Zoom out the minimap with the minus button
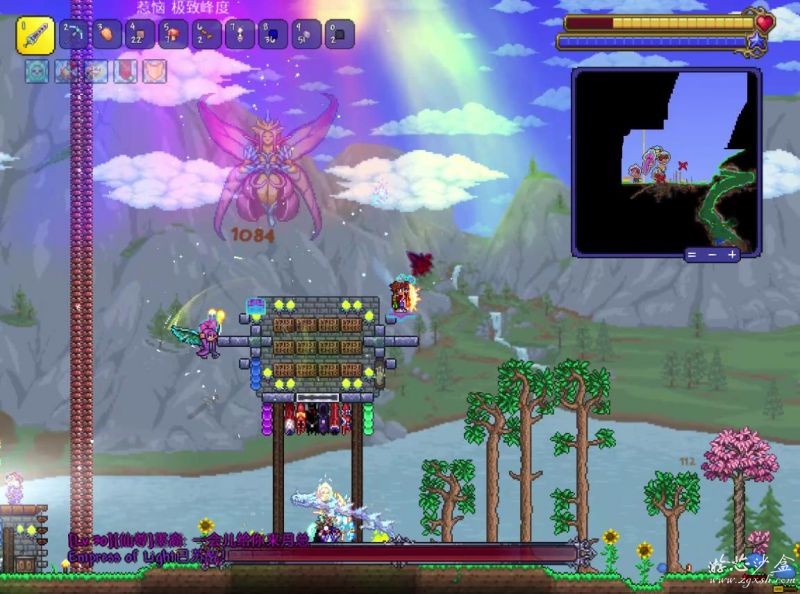Image resolution: width=800 pixels, height=594 pixels. point(712,255)
